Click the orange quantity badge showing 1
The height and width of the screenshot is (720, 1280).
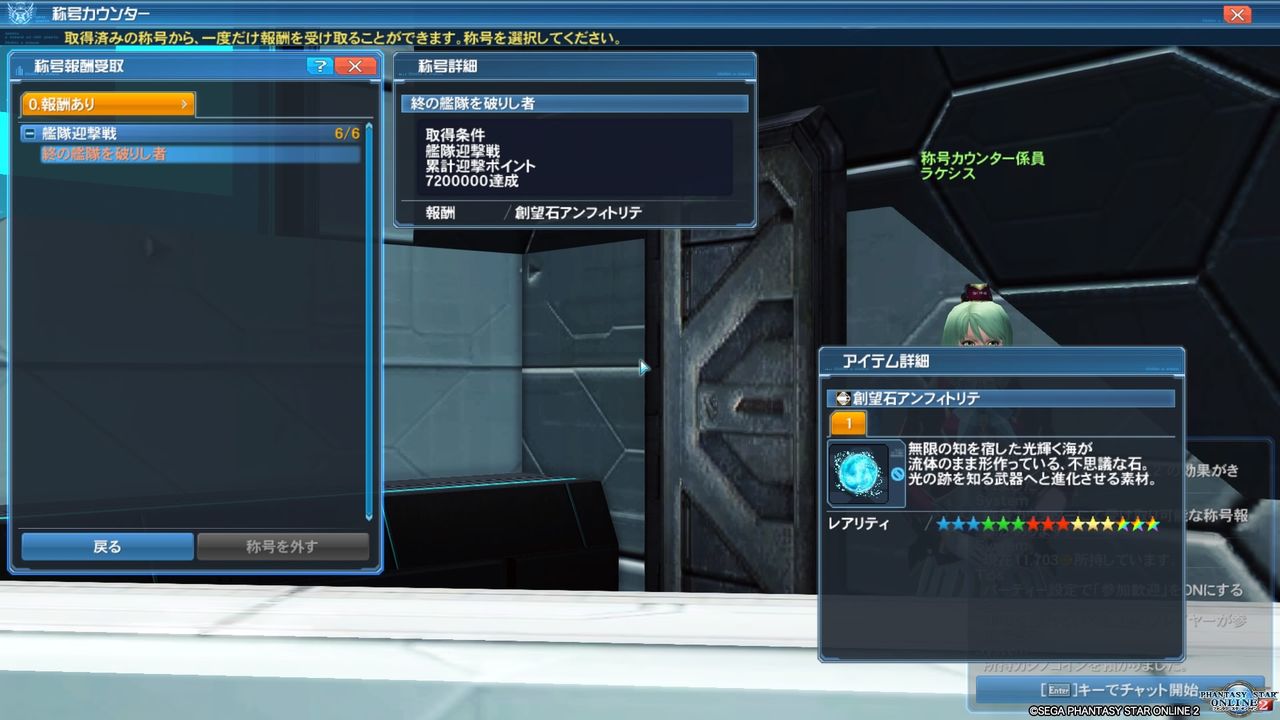pyautogui.click(x=847, y=423)
